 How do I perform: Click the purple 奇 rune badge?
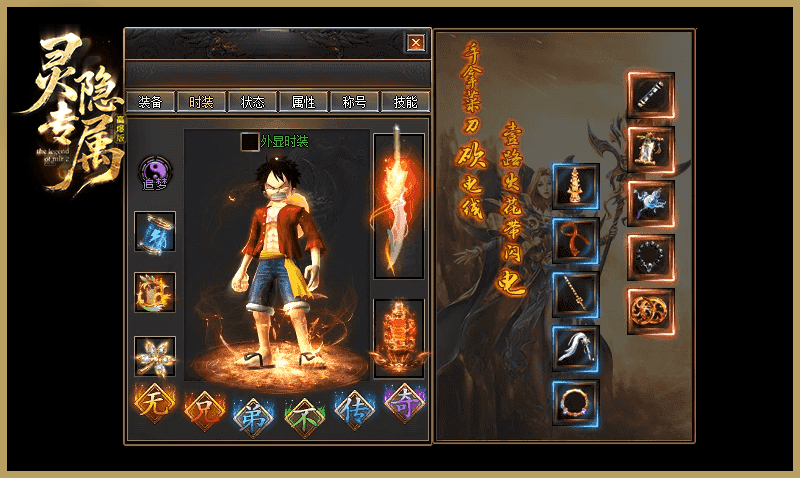405,402
